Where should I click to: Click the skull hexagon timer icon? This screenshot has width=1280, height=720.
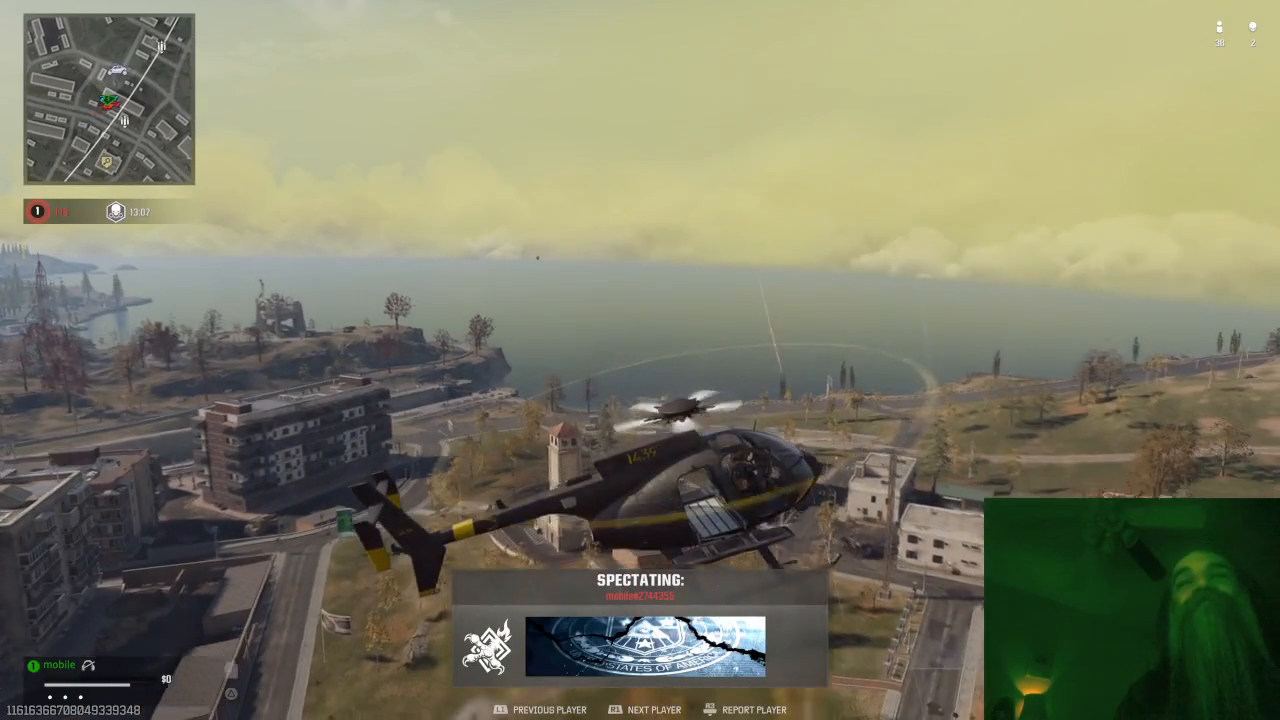115,211
